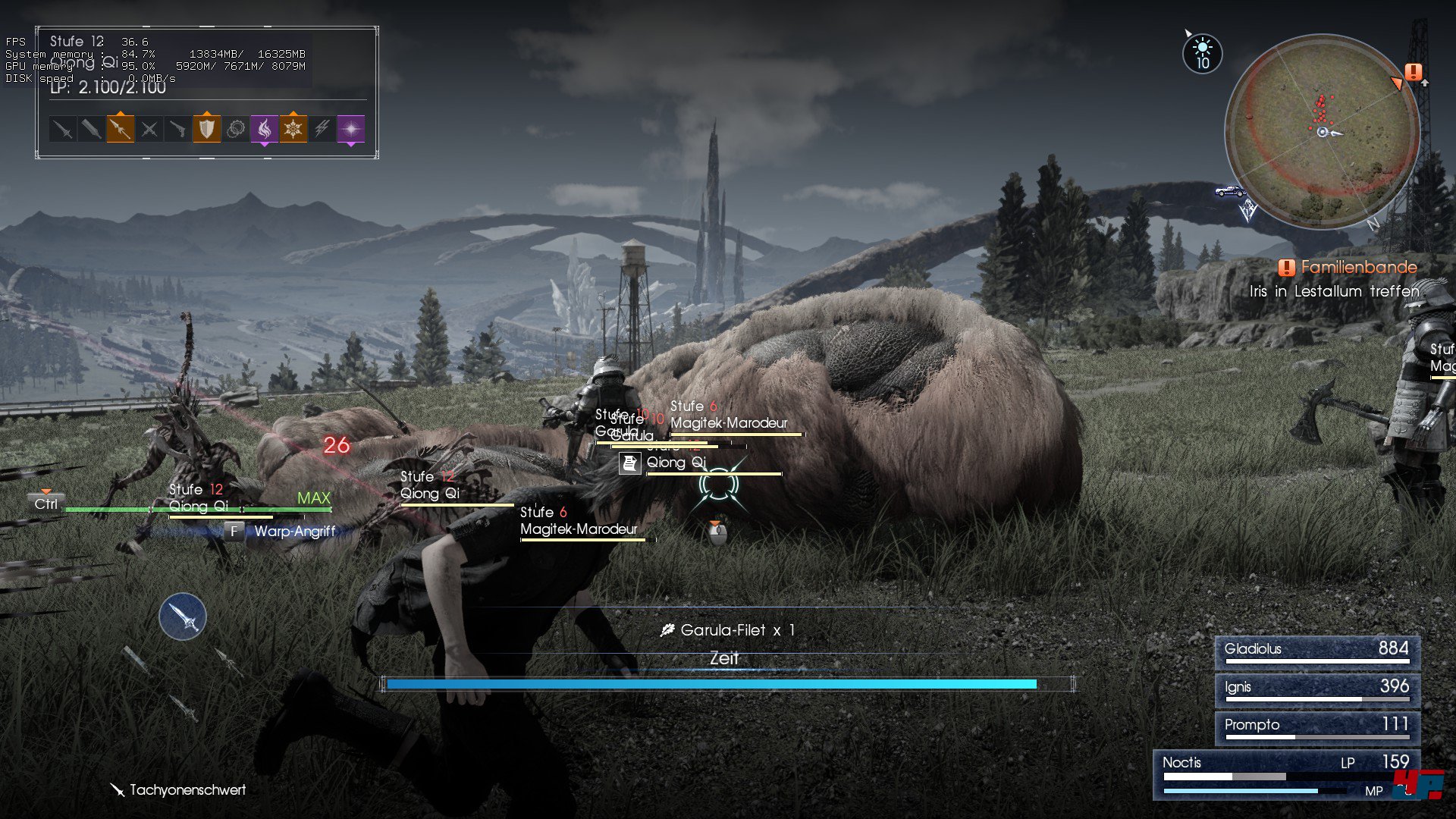Select the crossed daggers icon
This screenshot has width=1456, height=819.
149,130
